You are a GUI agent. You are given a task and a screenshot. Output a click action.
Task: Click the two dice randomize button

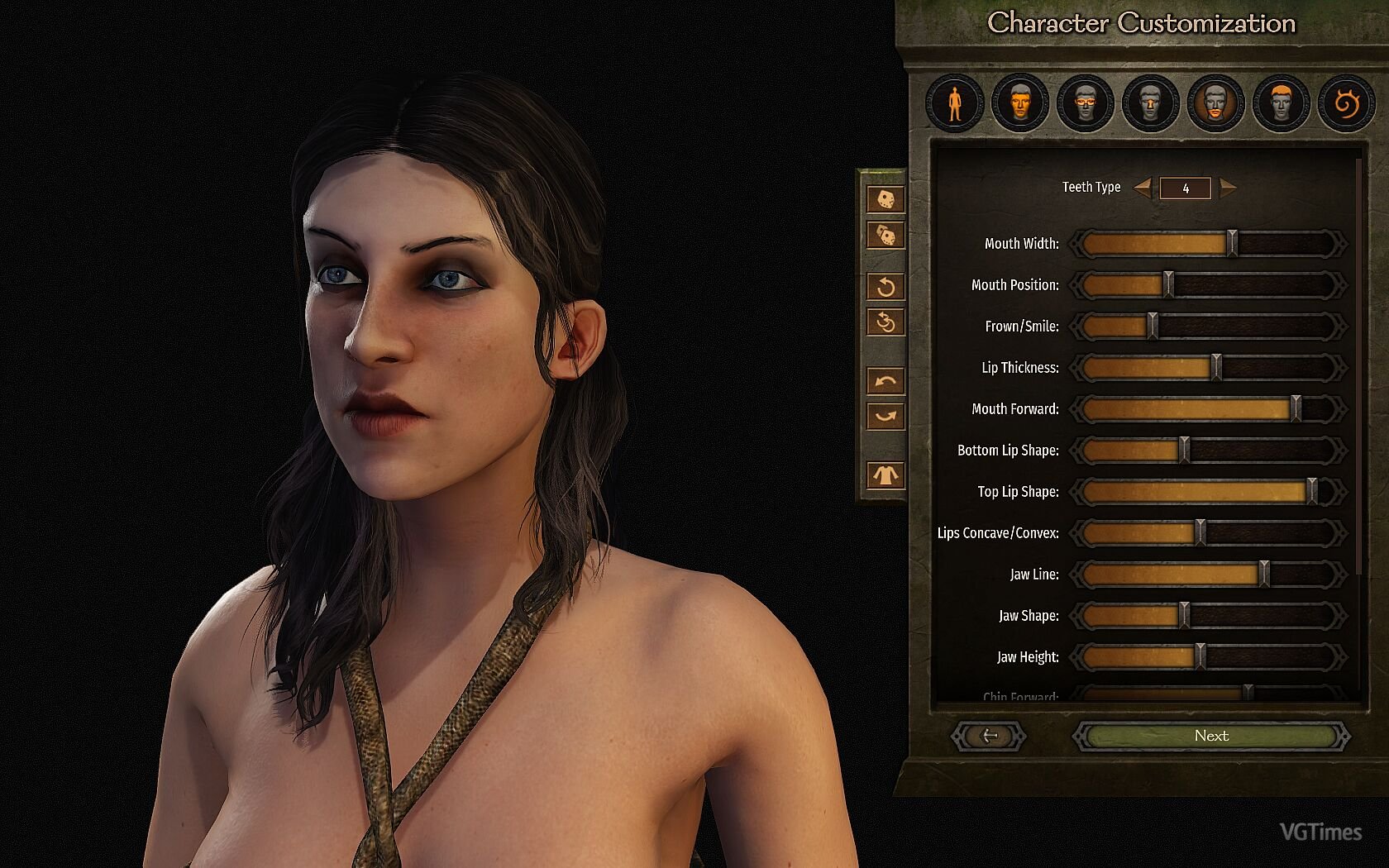coord(885,236)
